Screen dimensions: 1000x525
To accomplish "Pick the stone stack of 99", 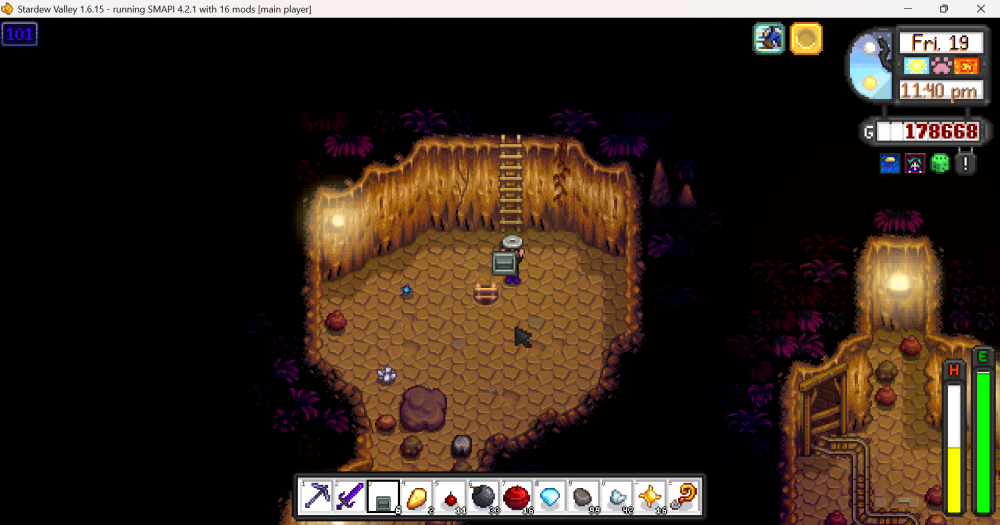I will coord(582,496).
